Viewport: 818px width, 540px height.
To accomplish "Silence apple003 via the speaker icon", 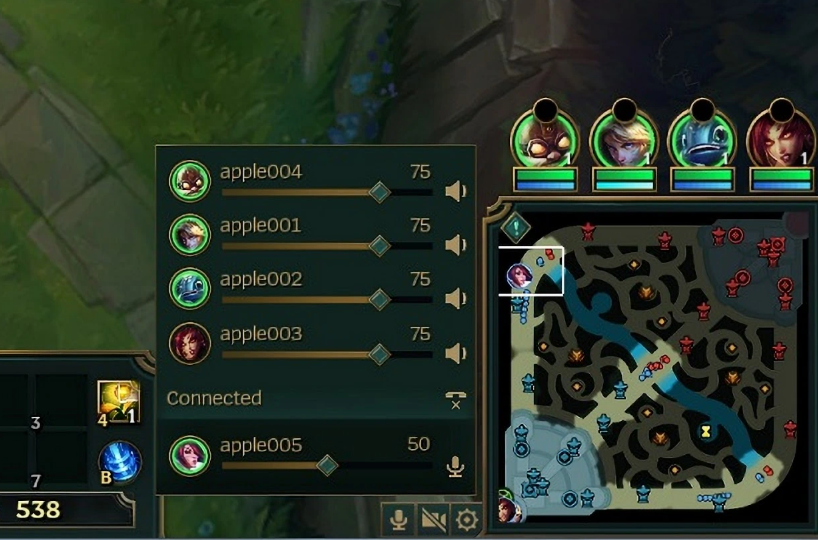I will 456,353.
